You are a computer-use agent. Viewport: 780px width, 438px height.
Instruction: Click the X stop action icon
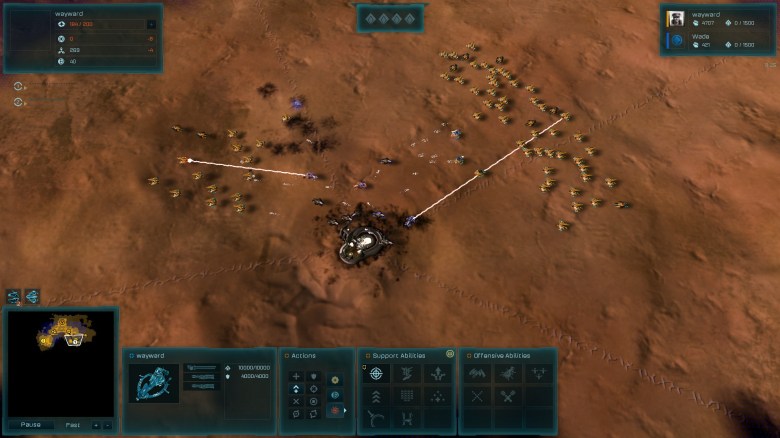(296, 400)
